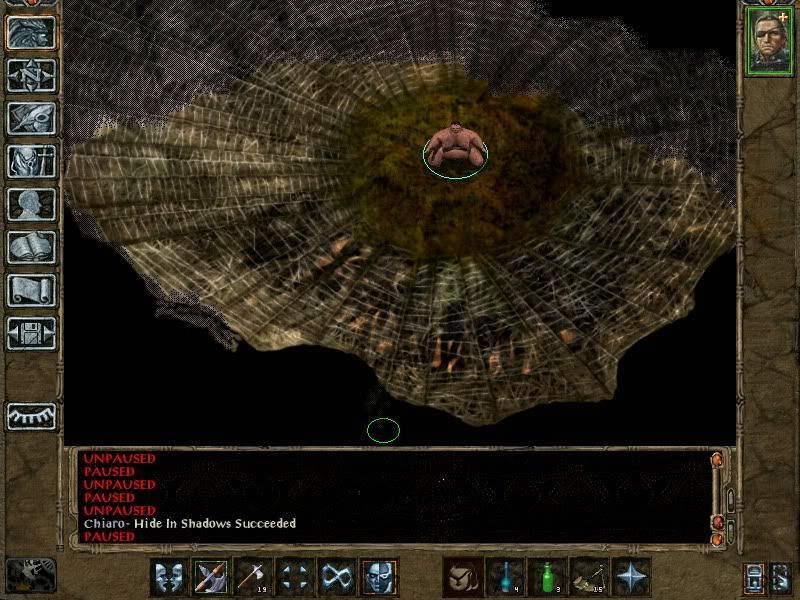This screenshot has height=600, width=800.
Task: Show the character record with head profile
Action: click(x=31, y=204)
